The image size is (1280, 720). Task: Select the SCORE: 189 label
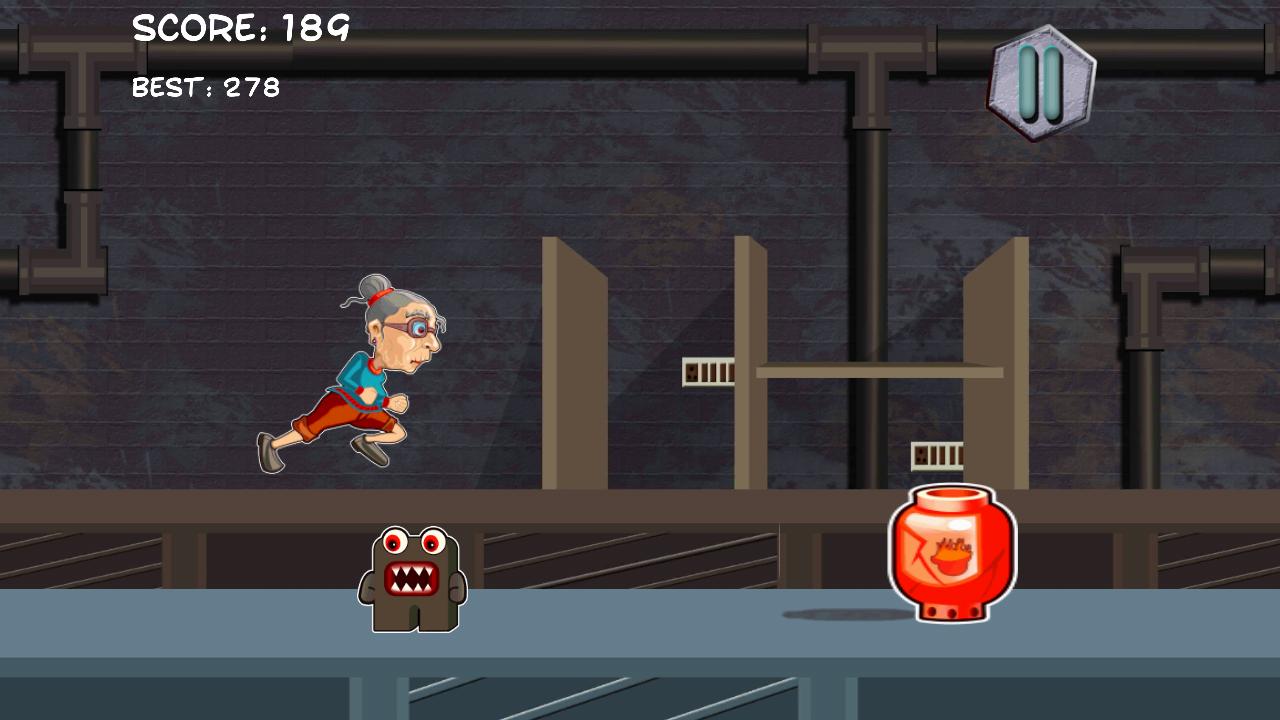click(240, 28)
